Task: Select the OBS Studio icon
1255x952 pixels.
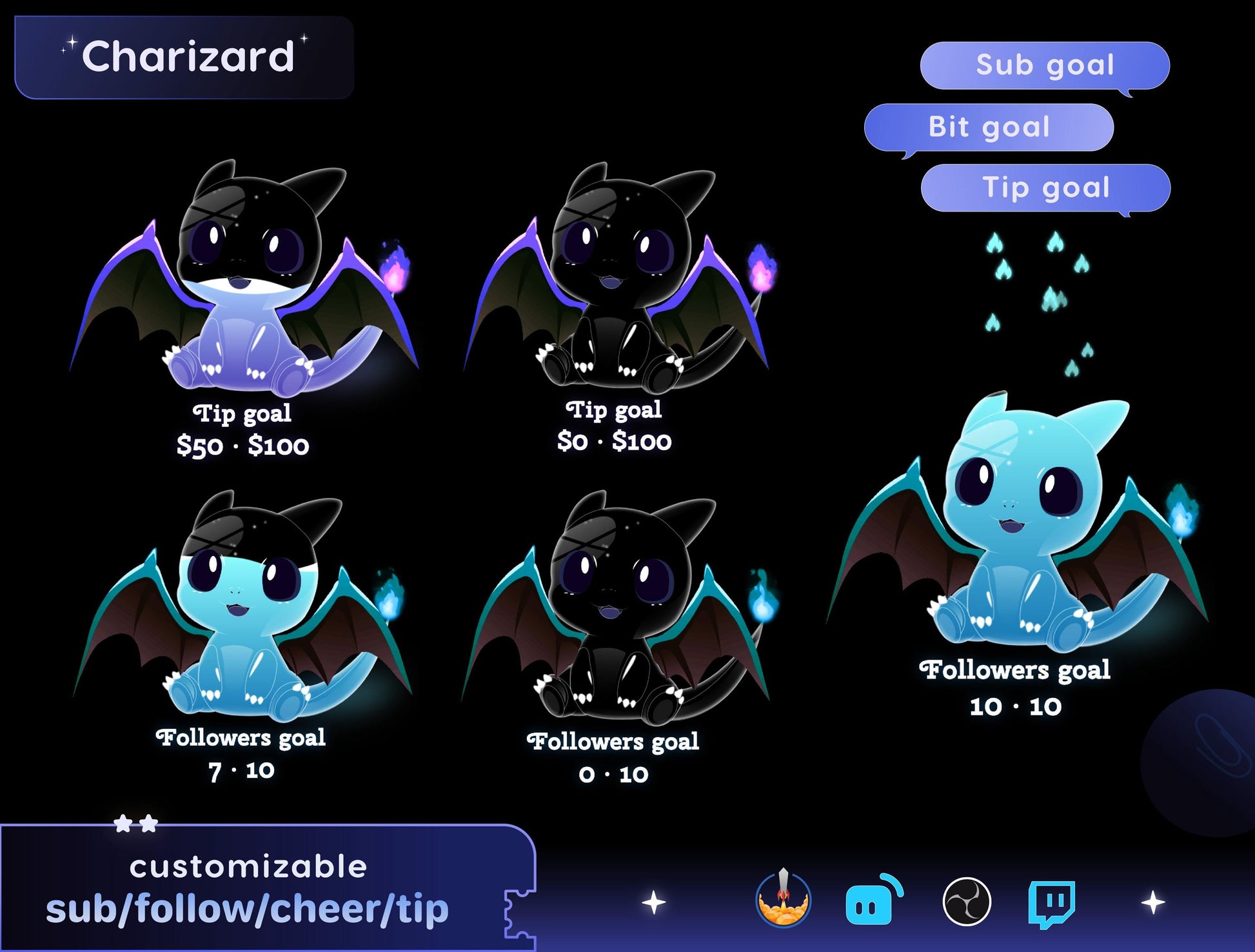Action: pyautogui.click(x=966, y=902)
